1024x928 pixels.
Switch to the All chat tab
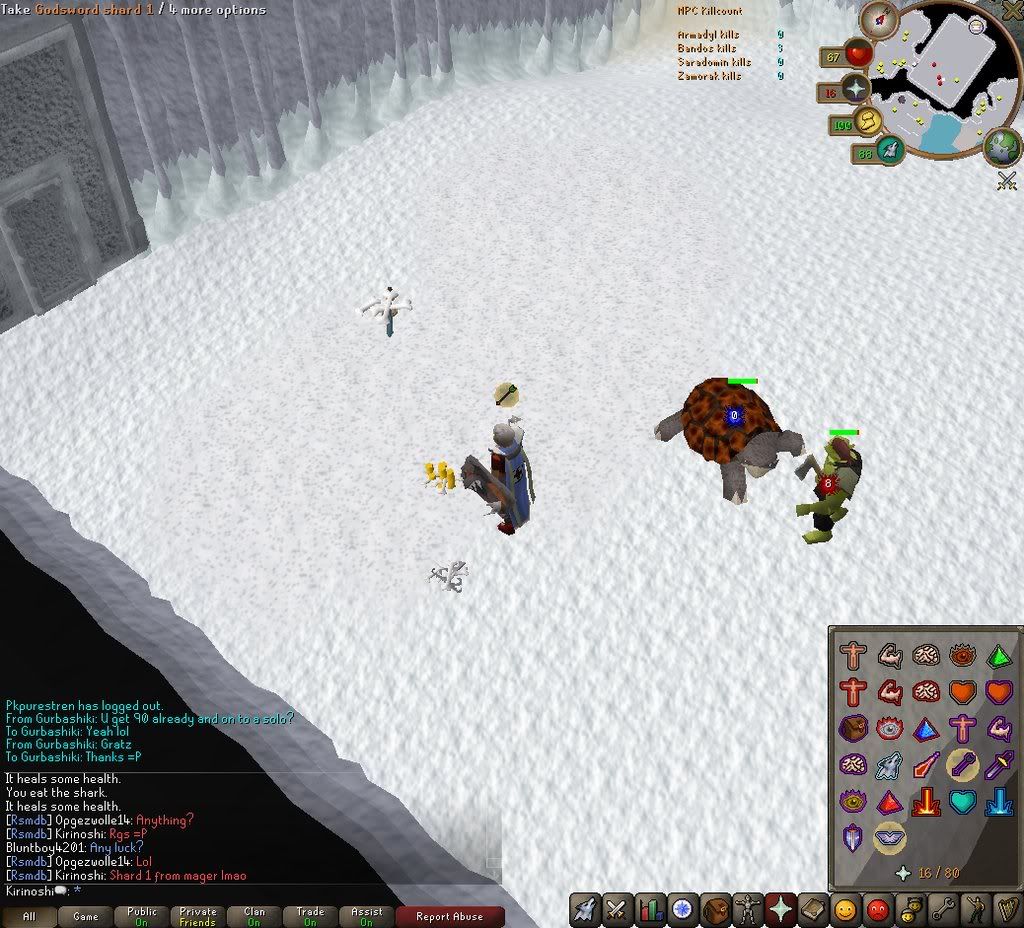(29, 916)
